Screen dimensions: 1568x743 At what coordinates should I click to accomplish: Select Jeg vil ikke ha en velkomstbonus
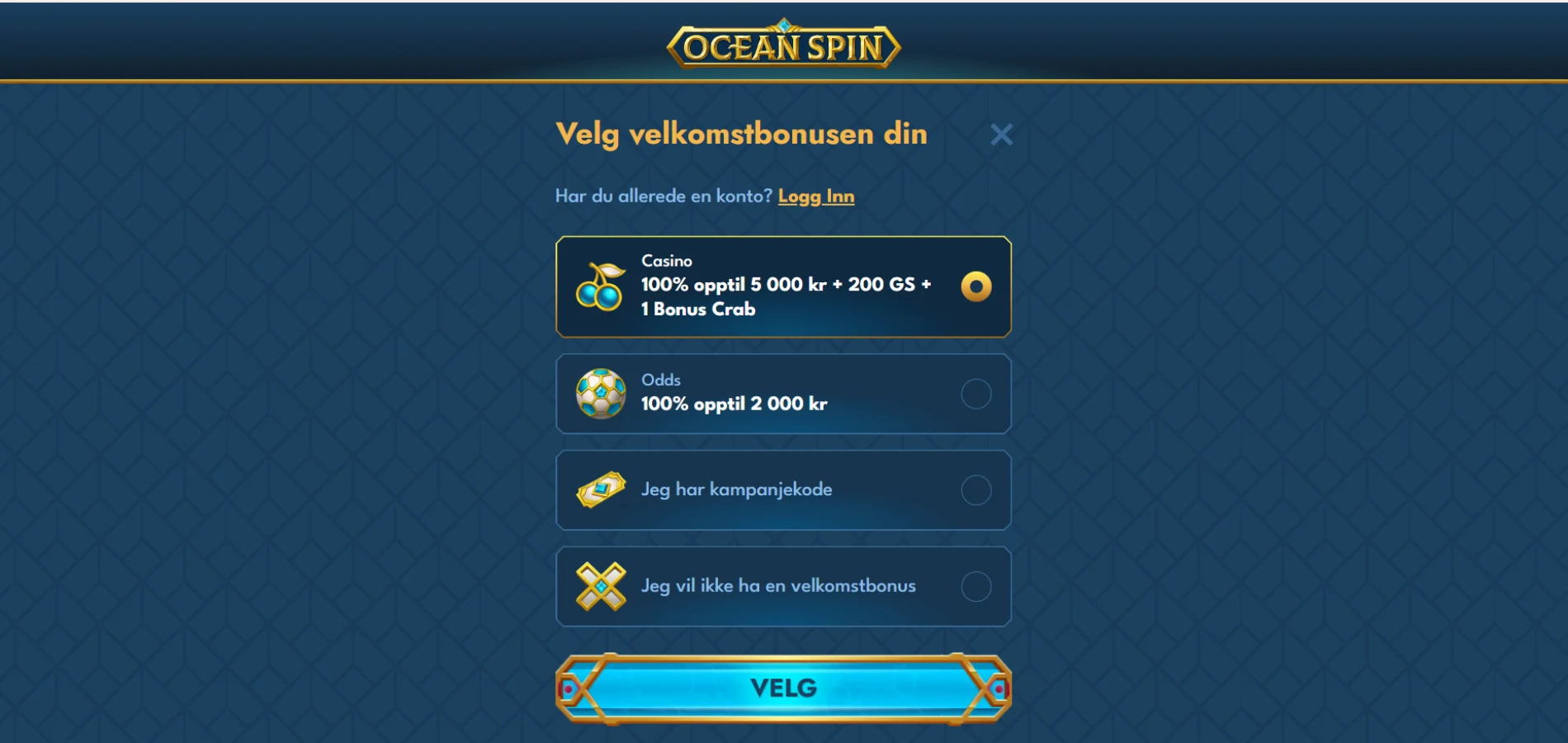click(977, 586)
